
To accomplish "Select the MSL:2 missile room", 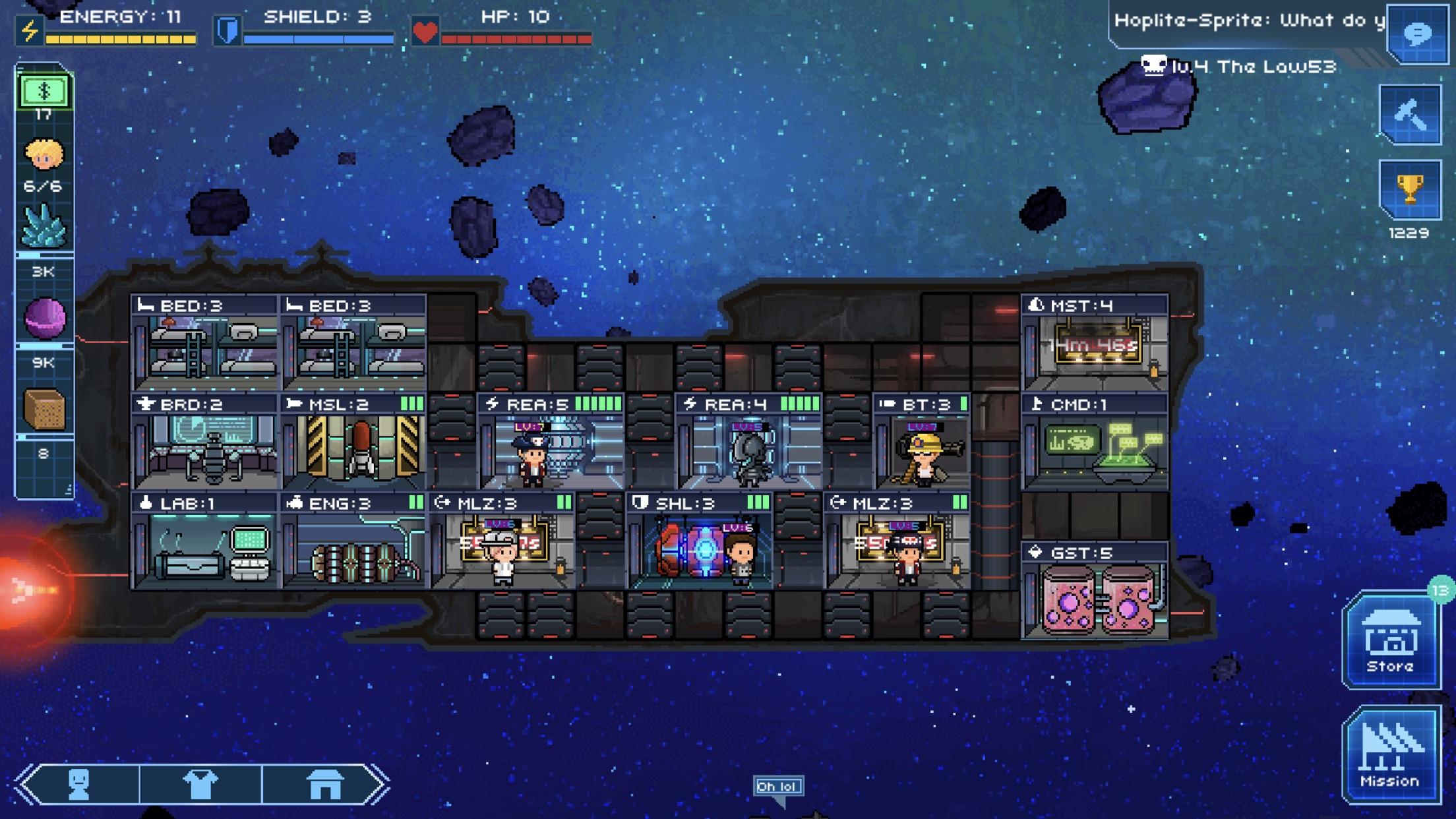I will click(353, 442).
